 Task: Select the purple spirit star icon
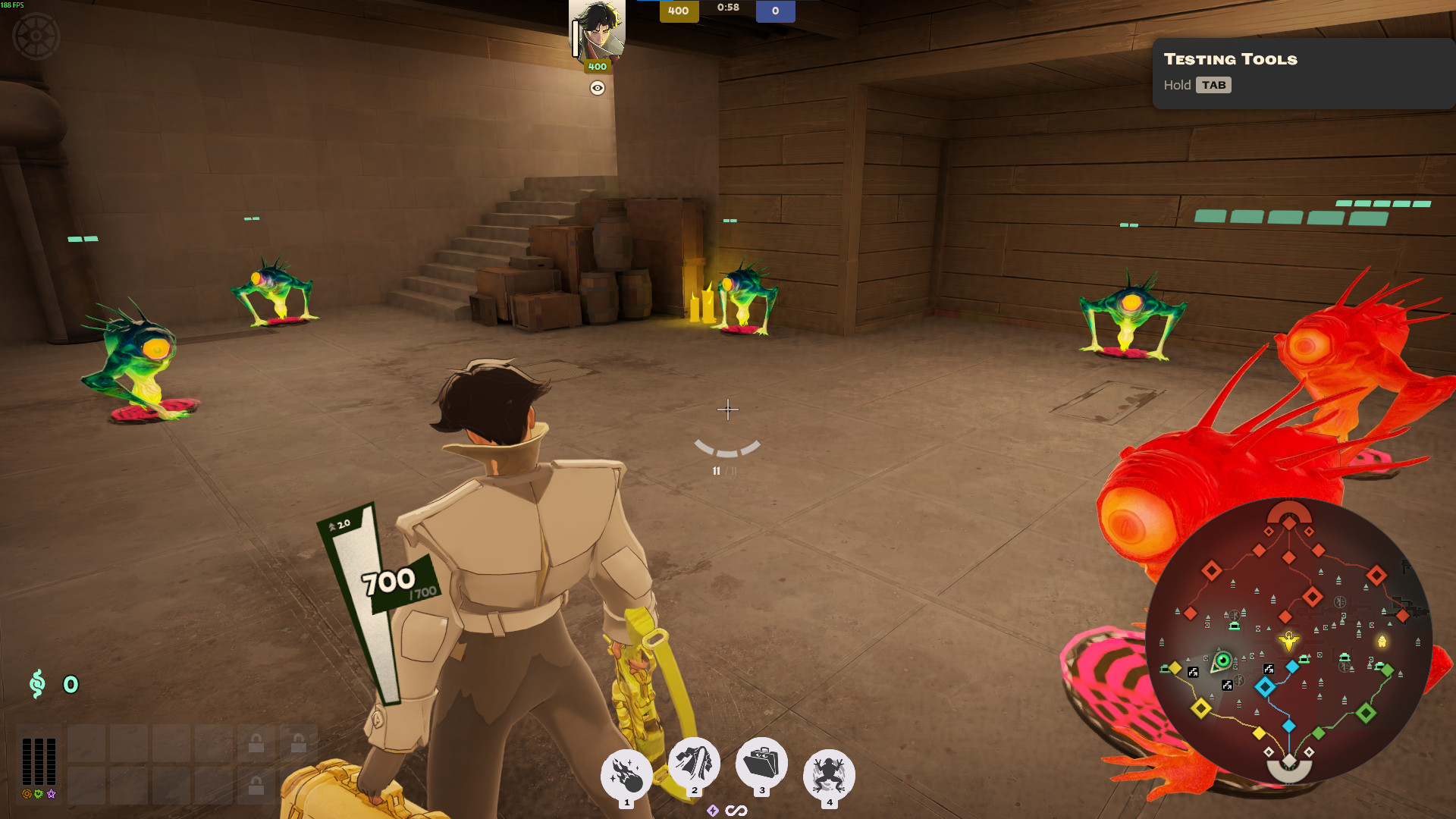[52, 794]
